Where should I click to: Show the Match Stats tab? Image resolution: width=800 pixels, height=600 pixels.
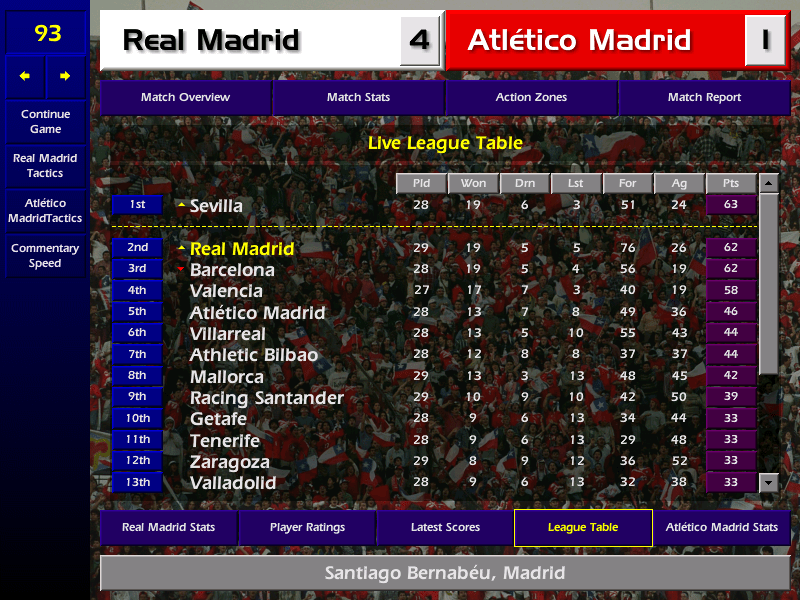pos(358,97)
